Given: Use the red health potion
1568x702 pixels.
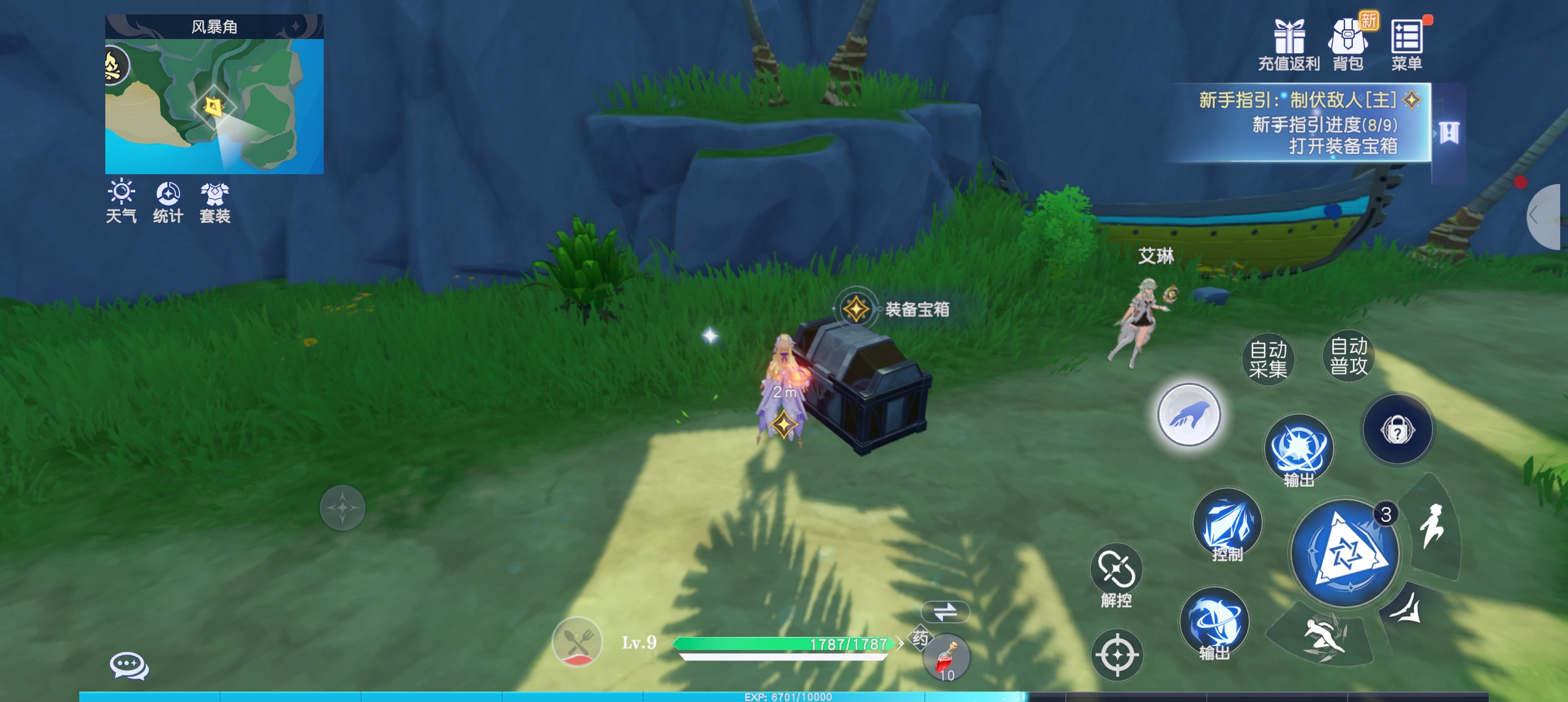Looking at the screenshot, I should pos(947,656).
